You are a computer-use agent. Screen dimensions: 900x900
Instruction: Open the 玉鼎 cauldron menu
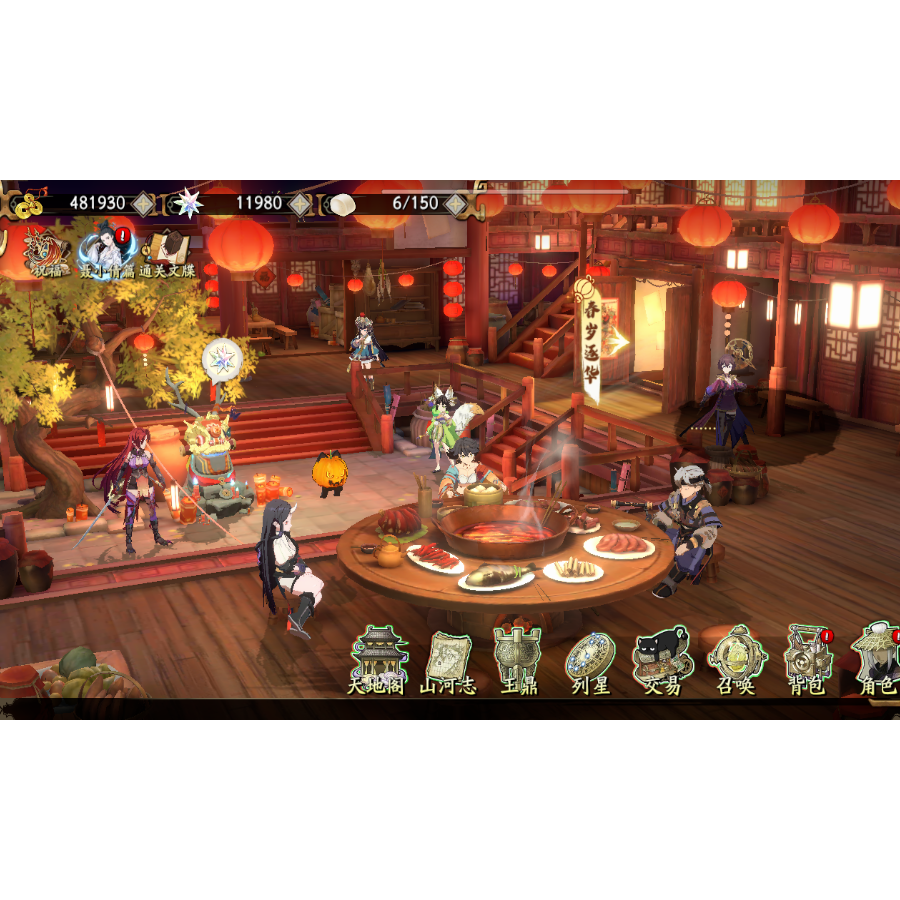517,660
